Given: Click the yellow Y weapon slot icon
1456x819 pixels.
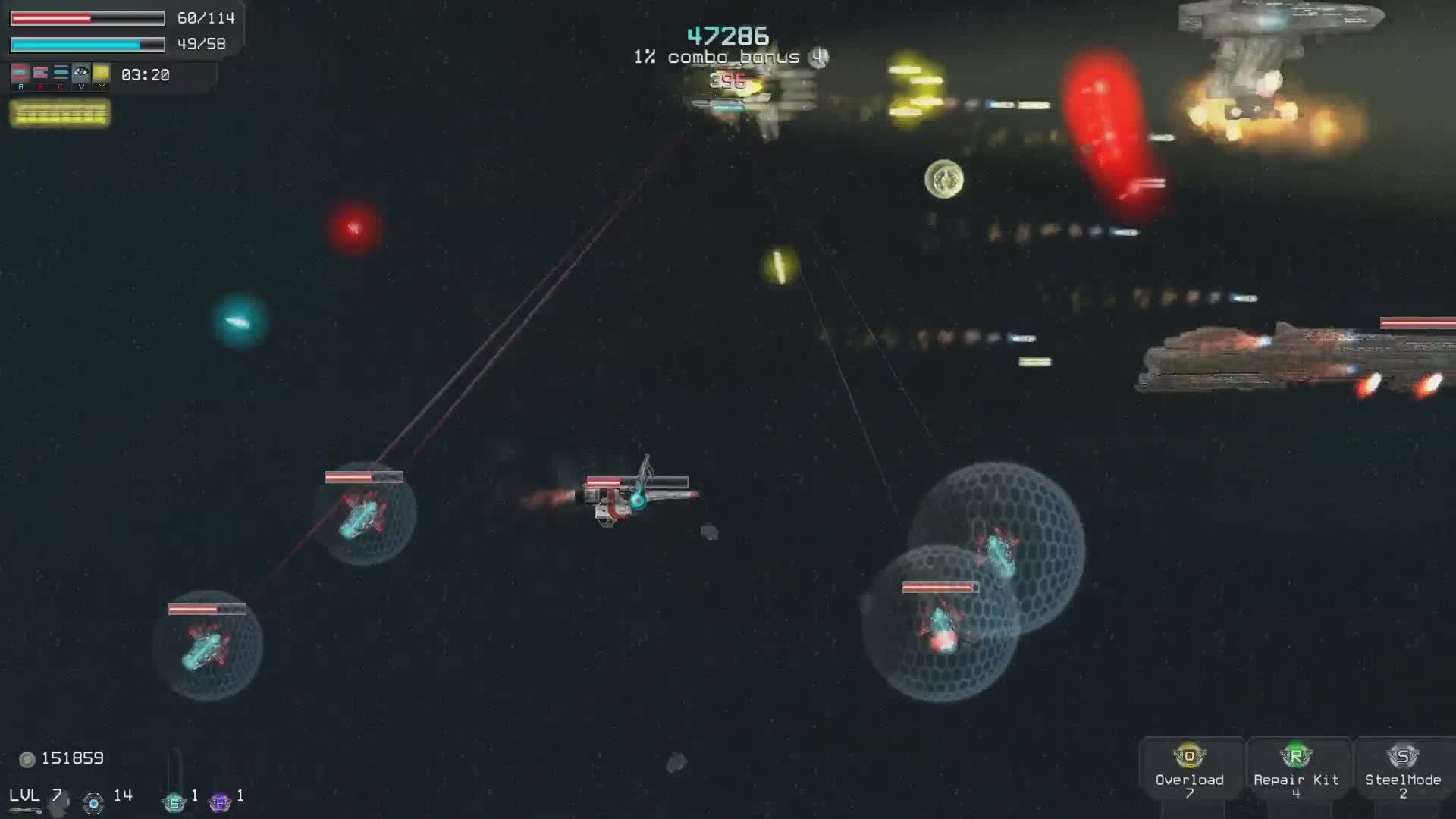Looking at the screenshot, I should pyautogui.click(x=102, y=74).
